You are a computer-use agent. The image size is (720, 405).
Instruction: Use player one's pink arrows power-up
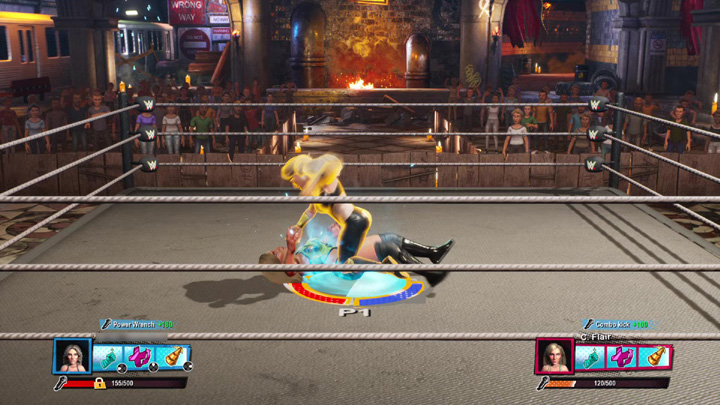pos(141,356)
